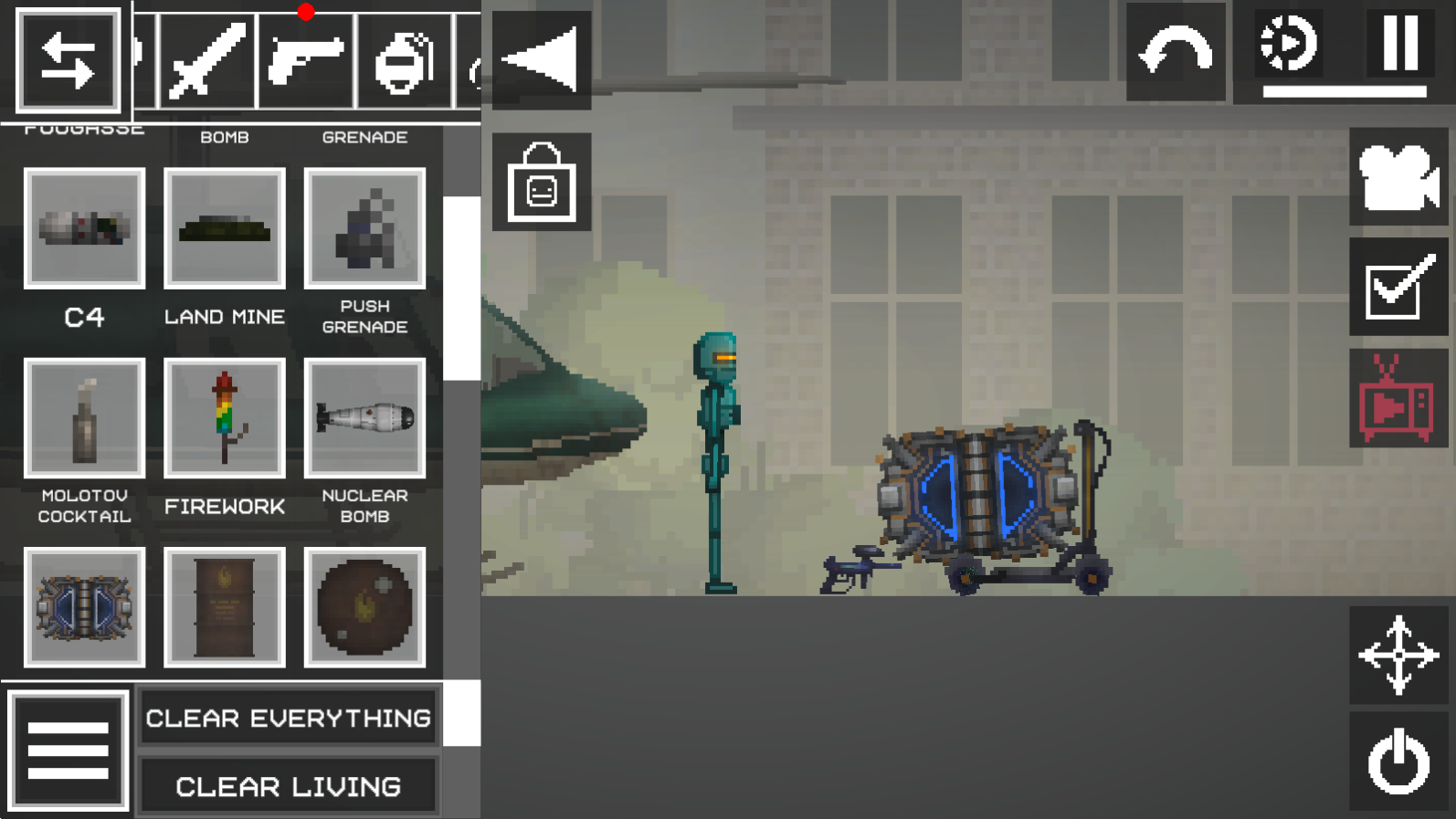Switch to the pistol firearms category
This screenshot has width=1456, height=819.
point(306,61)
